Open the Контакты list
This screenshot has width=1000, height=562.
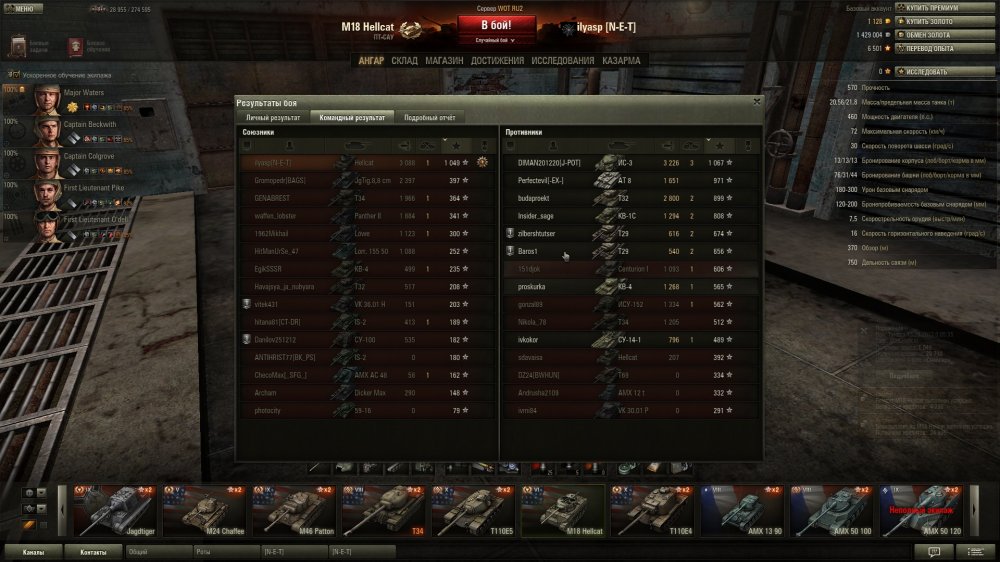tap(93, 551)
